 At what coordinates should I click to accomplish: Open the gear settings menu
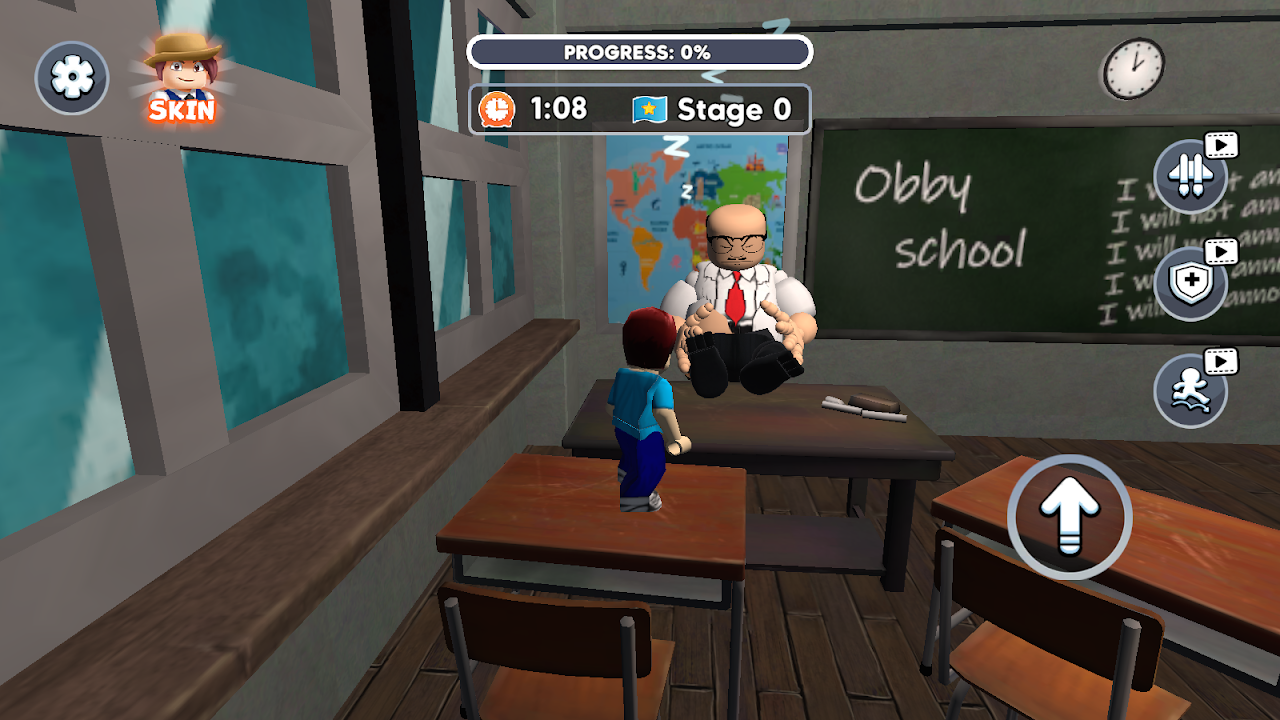point(72,78)
